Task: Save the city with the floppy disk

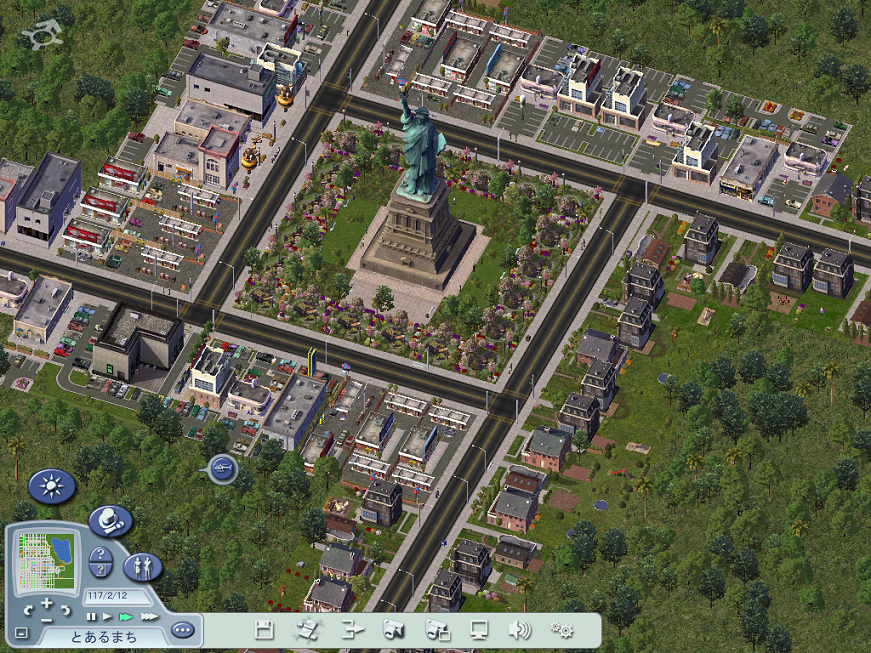Action: pos(264,630)
